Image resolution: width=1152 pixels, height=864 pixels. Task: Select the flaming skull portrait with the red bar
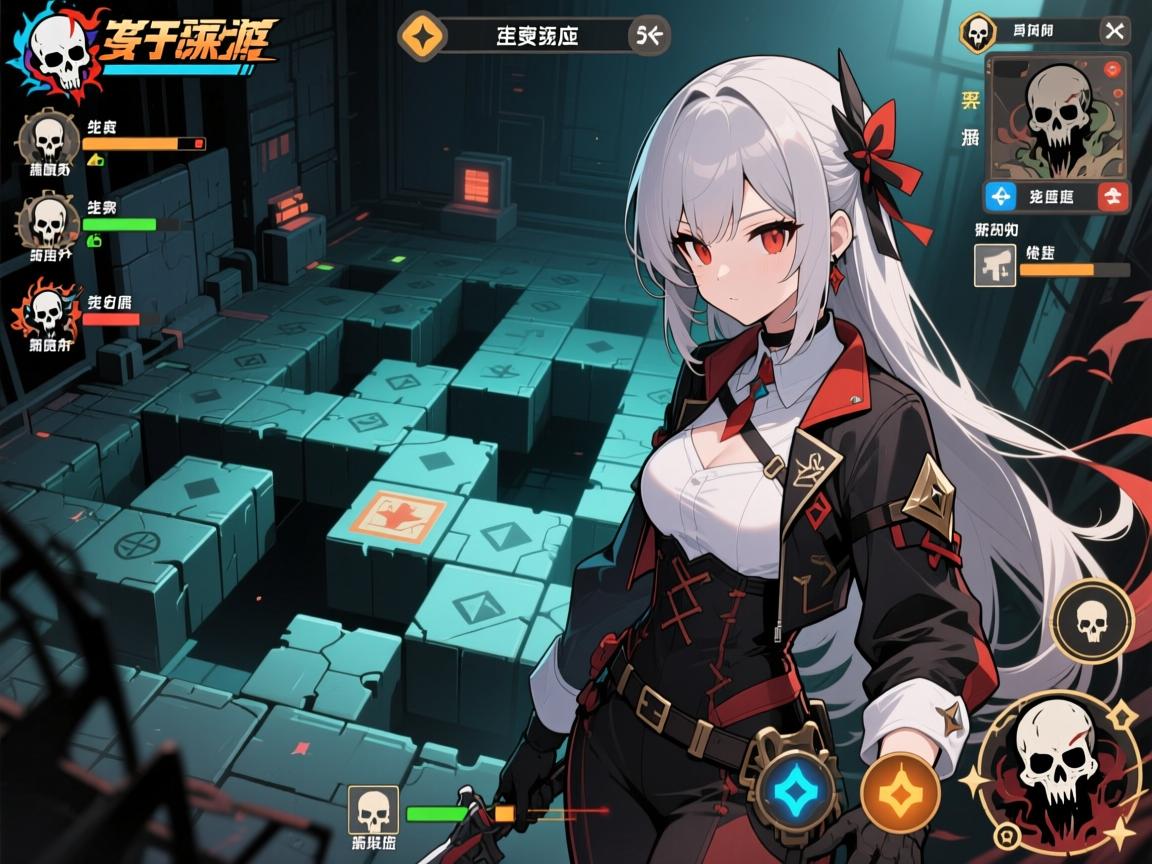click(x=45, y=311)
